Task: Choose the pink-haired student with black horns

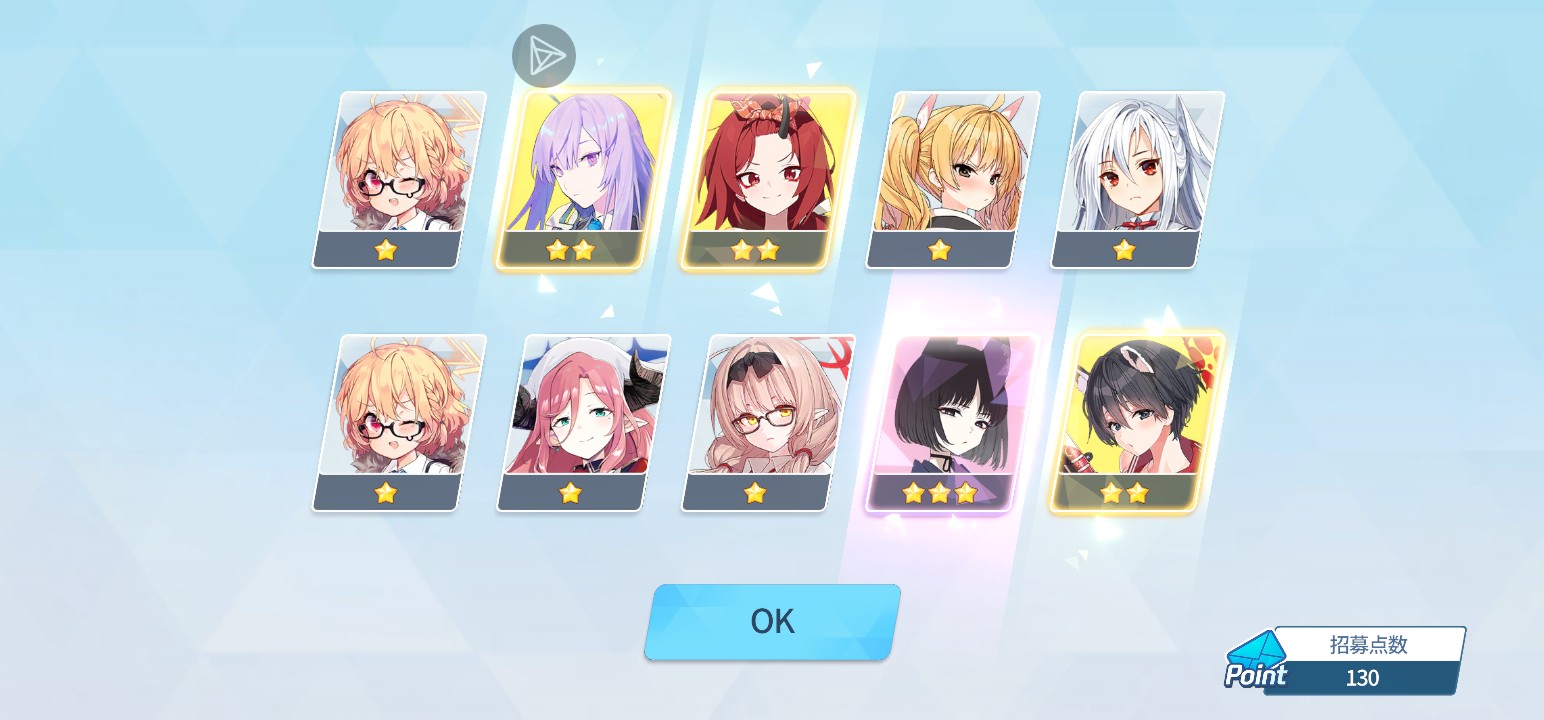Action: coord(583,421)
